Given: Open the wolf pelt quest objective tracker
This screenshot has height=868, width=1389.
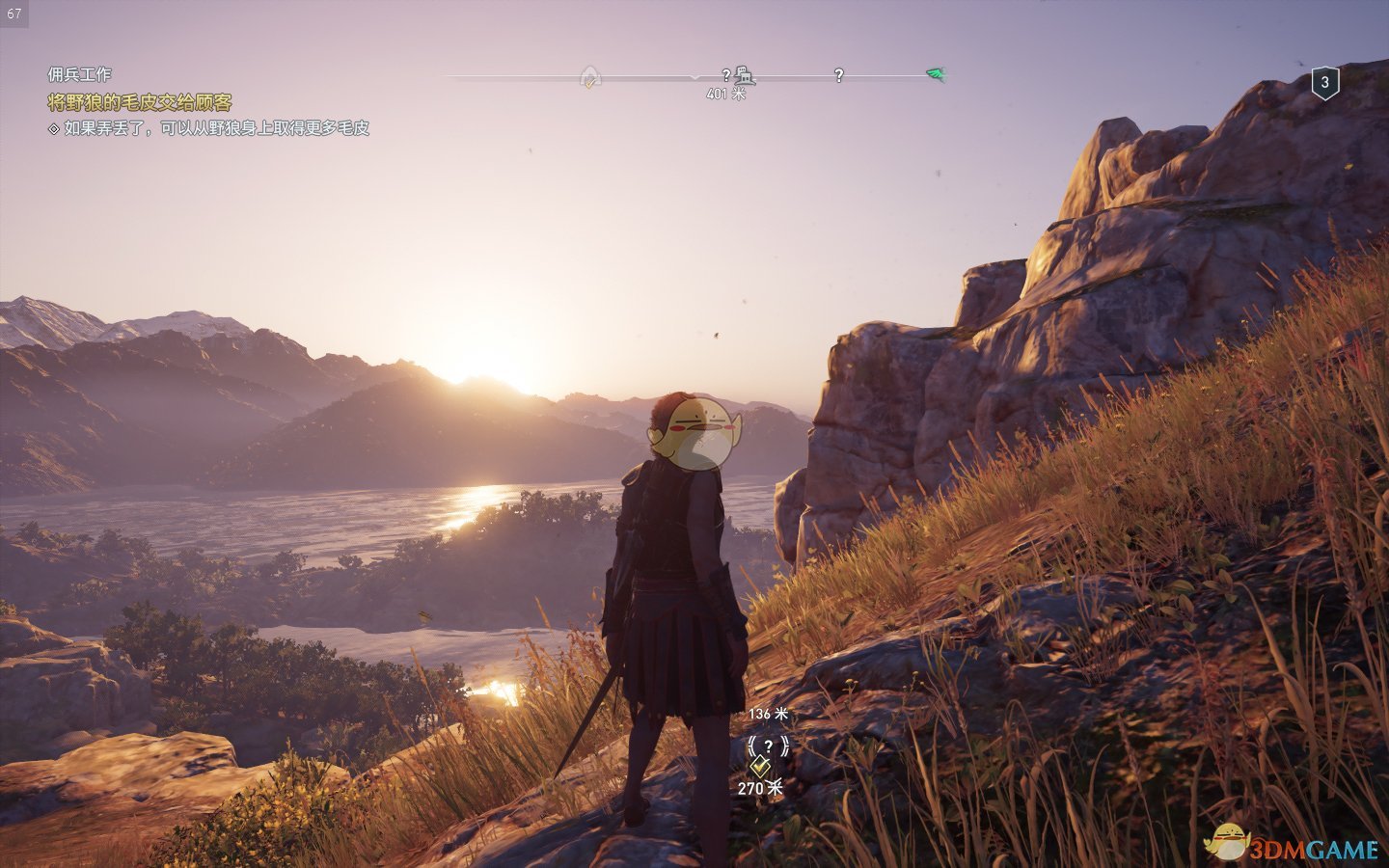Looking at the screenshot, I should pyautogui.click(x=140, y=102).
